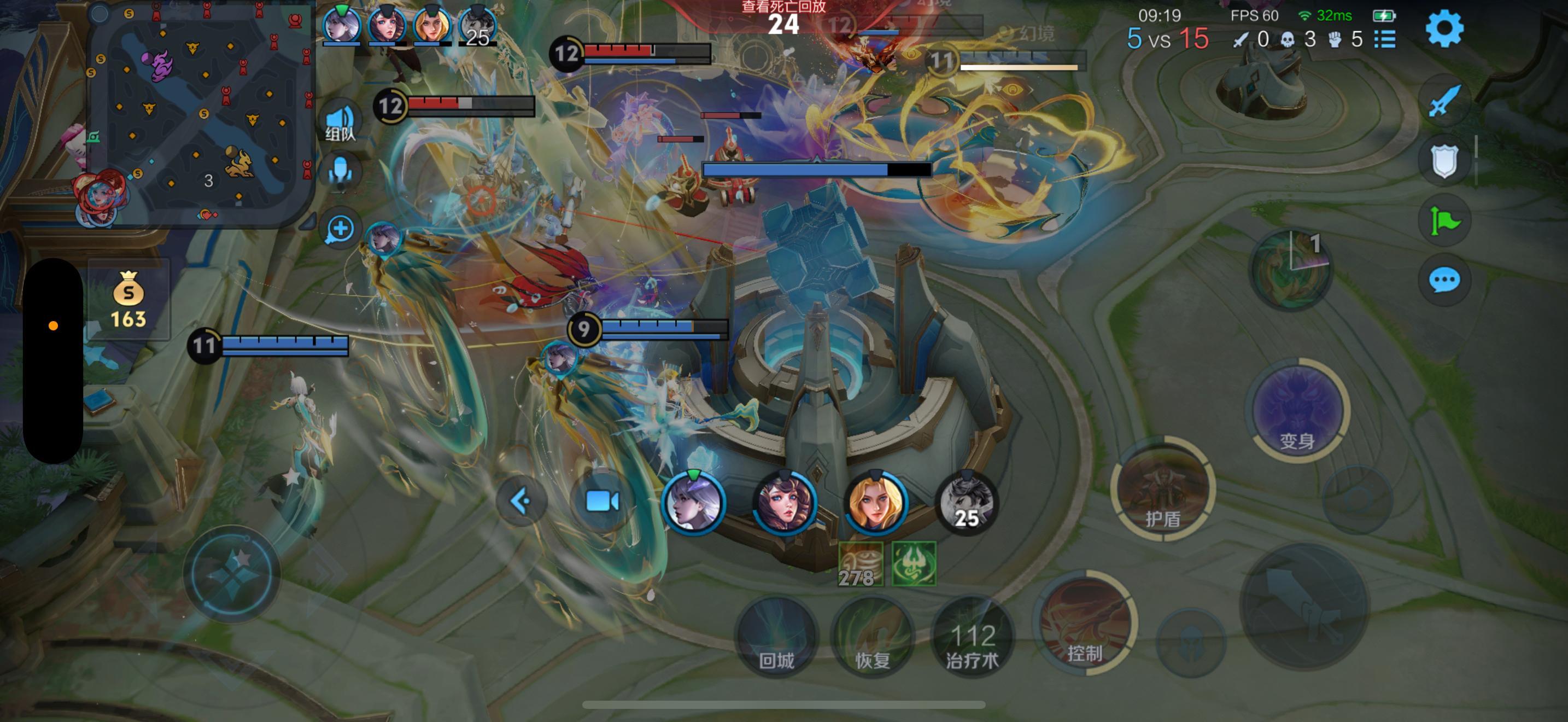Screen dimensions: 1568x722
Task: Open the scoreboard list icon
Action: coord(1385,39)
